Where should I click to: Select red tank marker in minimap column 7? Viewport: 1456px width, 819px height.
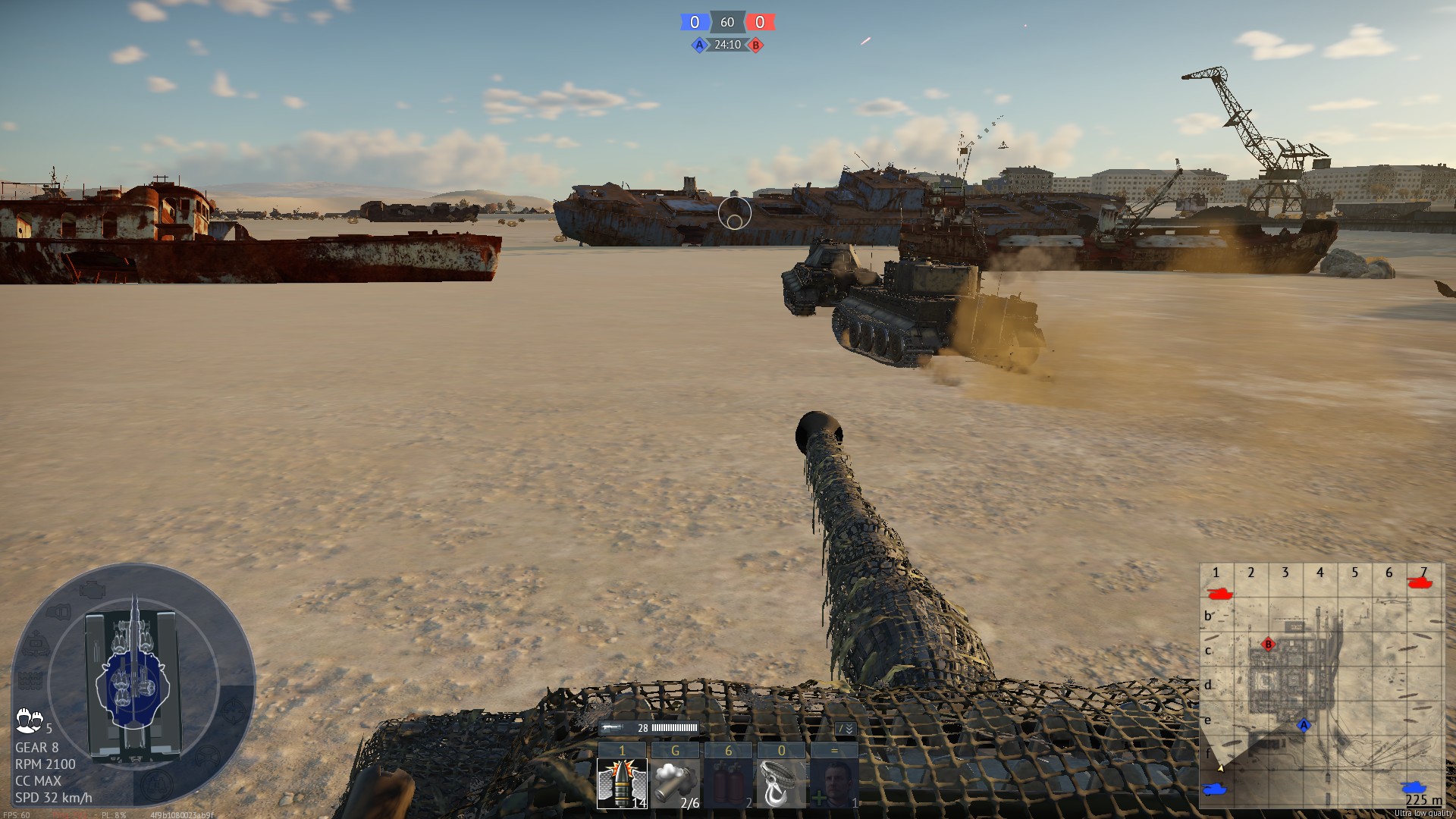(1419, 582)
